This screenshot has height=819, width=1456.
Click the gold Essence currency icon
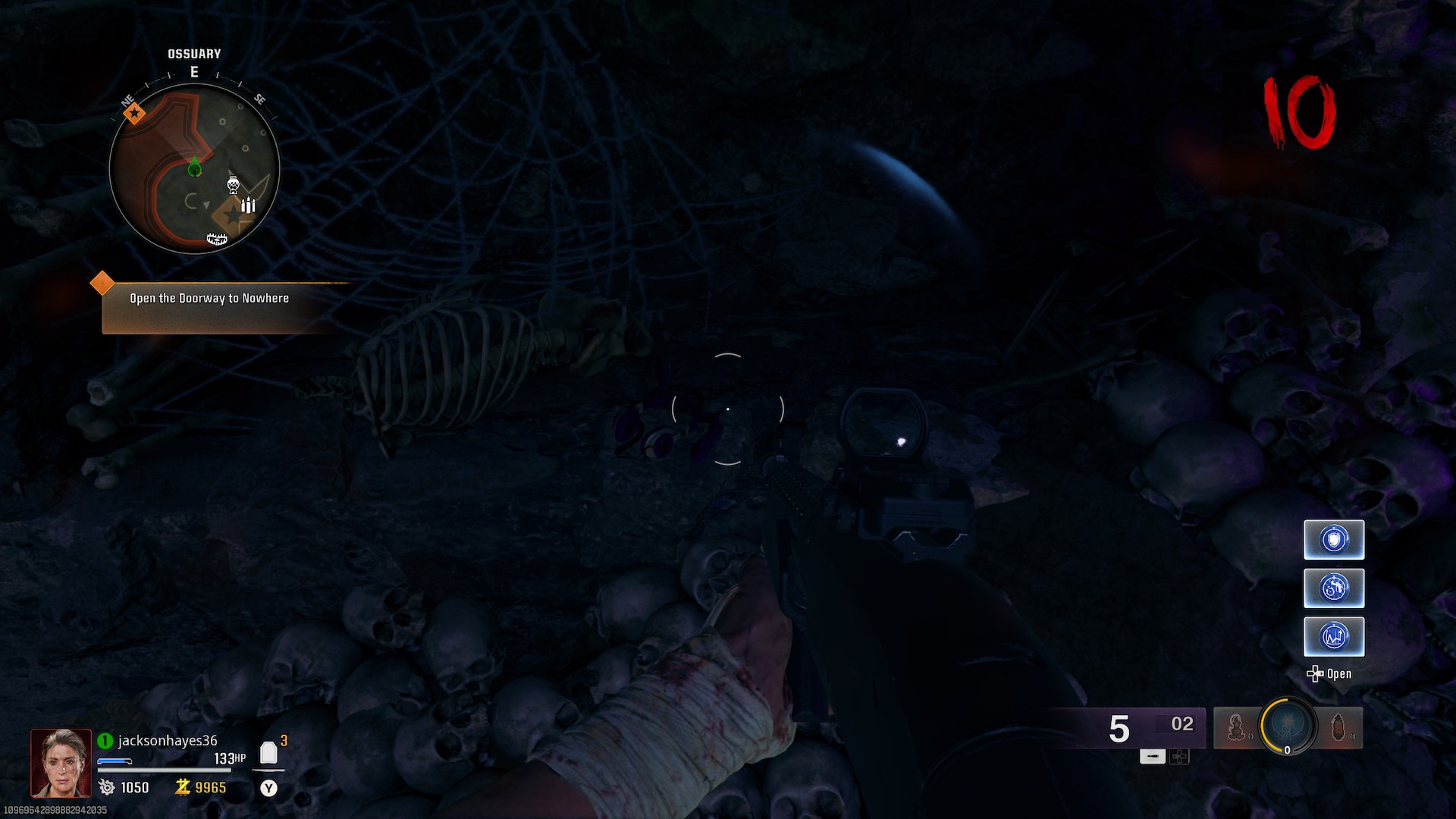pyautogui.click(x=182, y=787)
